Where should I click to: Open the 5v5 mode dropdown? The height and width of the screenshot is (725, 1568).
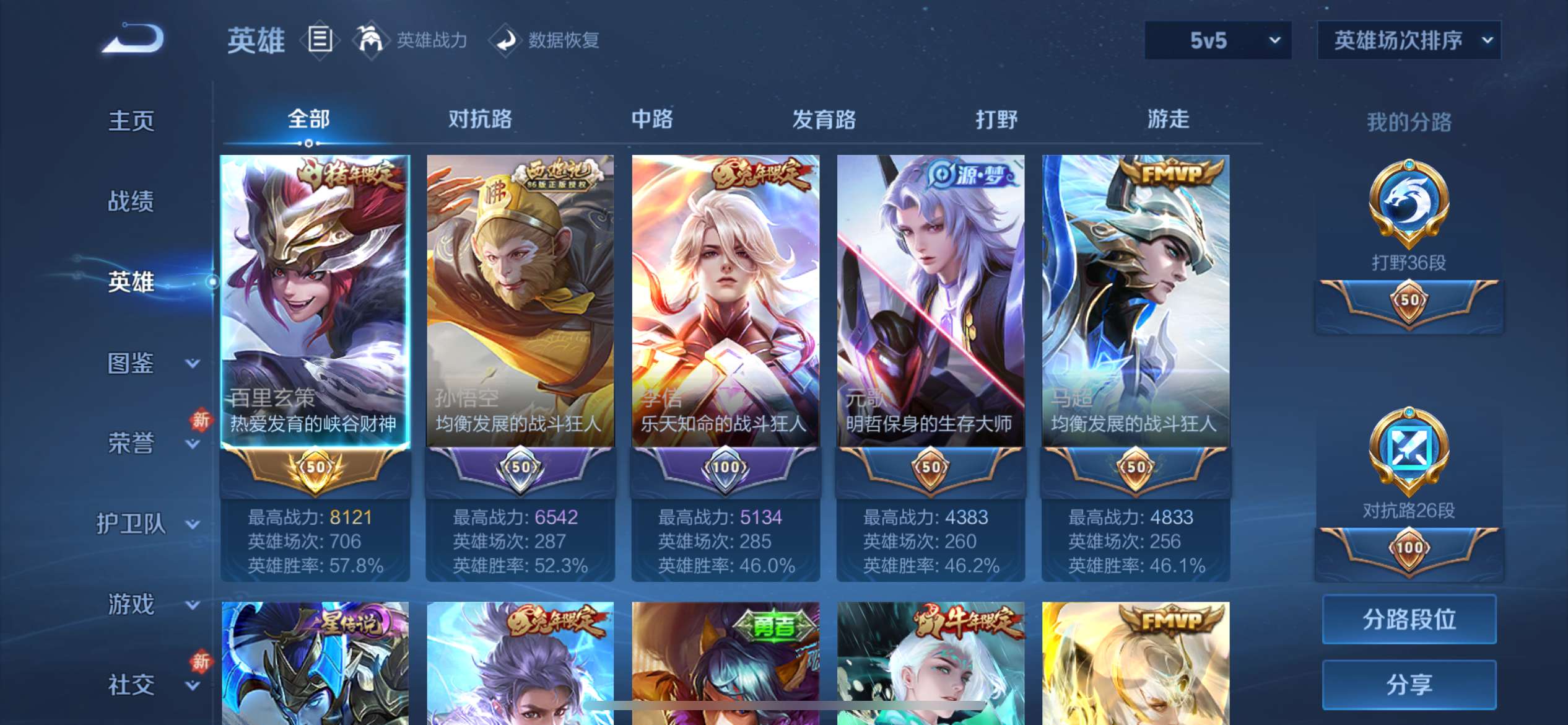[1217, 40]
